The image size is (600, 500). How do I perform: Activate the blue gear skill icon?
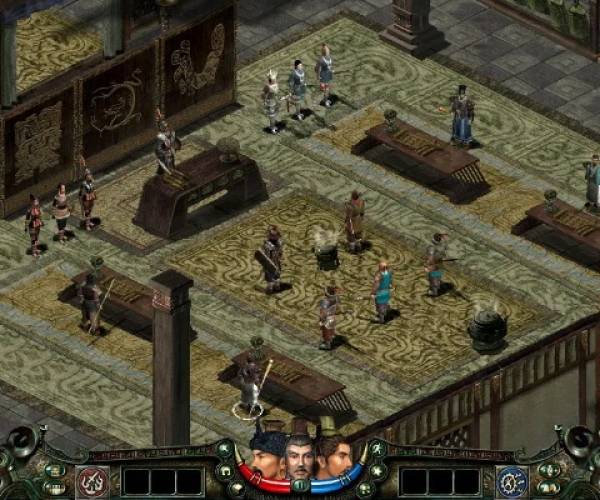tap(512, 481)
